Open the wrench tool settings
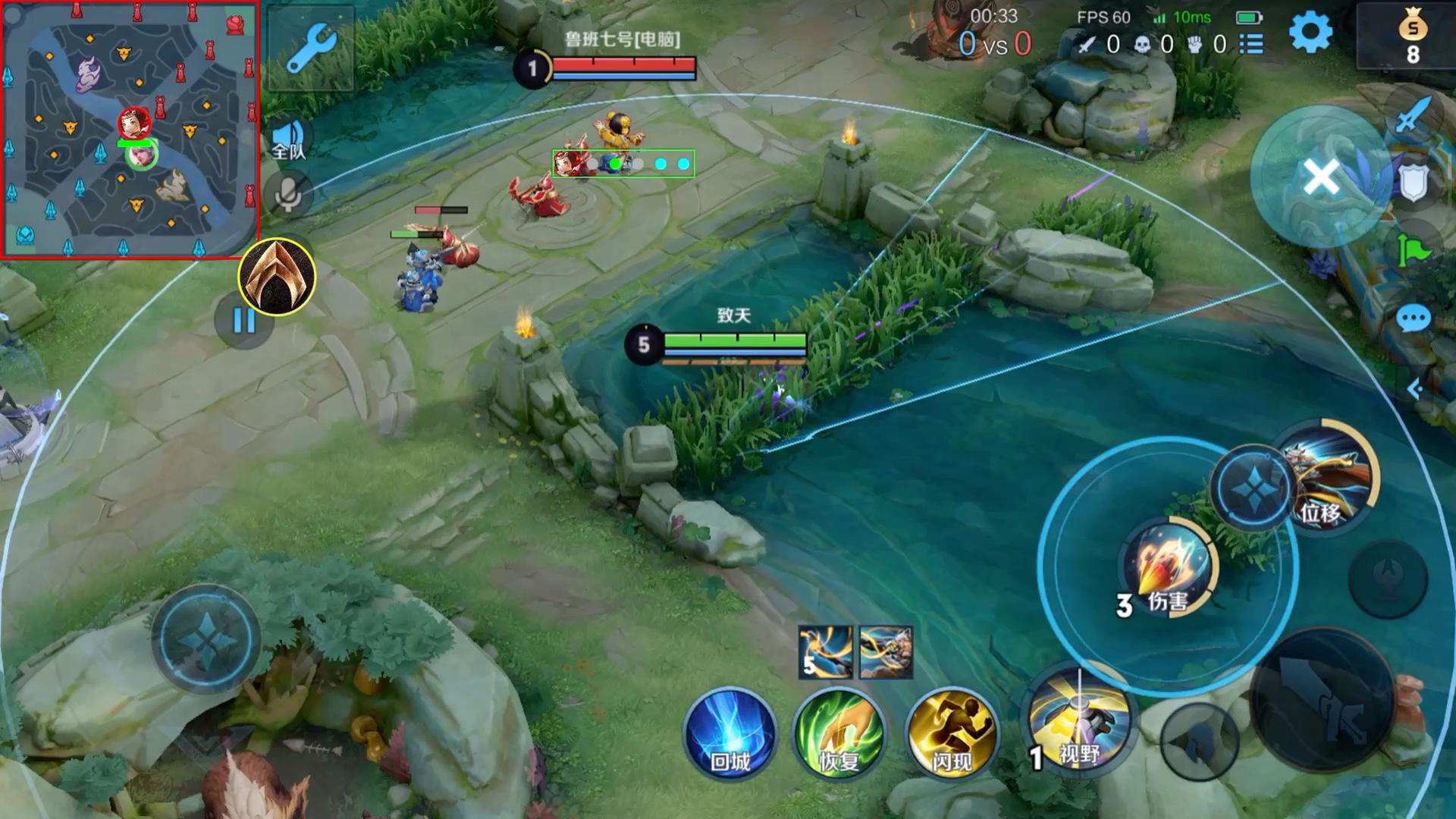The width and height of the screenshot is (1456, 819). (311, 47)
